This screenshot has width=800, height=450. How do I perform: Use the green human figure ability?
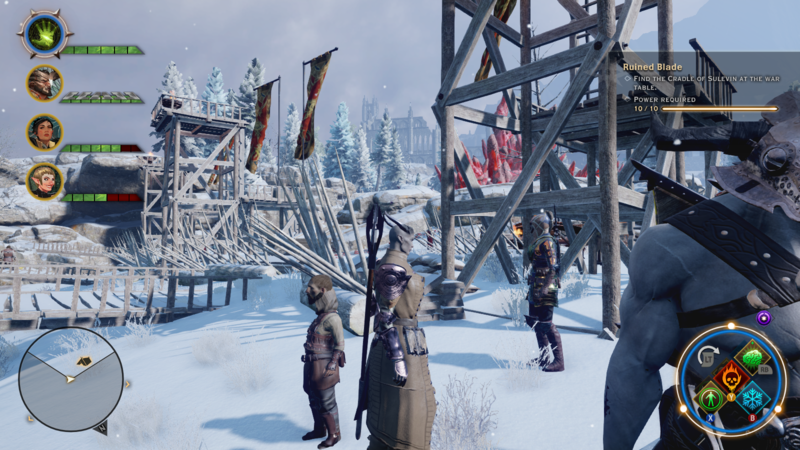pos(710,398)
